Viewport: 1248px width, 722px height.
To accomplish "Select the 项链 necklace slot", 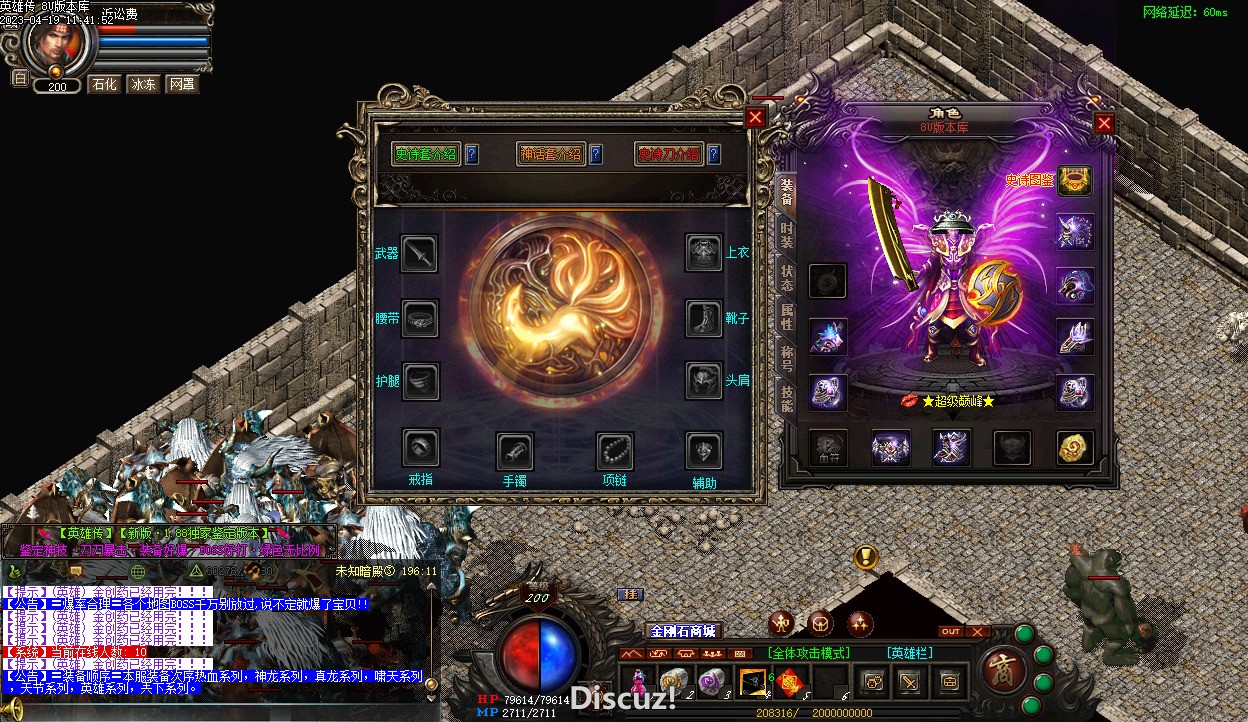I will (x=615, y=451).
